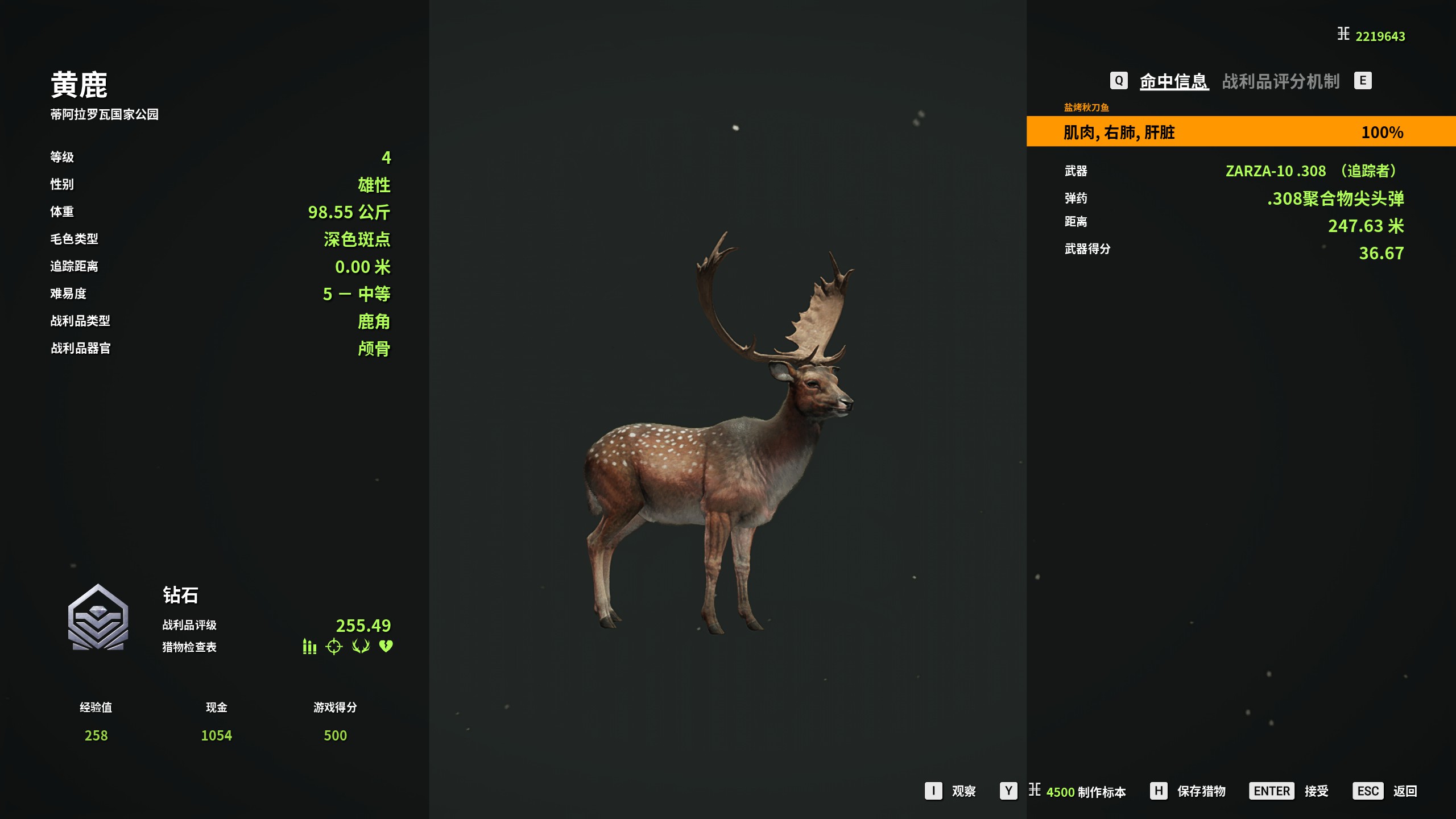
Task: Select the 肌肉, 右肺, 肝脏 hit row
Action: point(1240,132)
